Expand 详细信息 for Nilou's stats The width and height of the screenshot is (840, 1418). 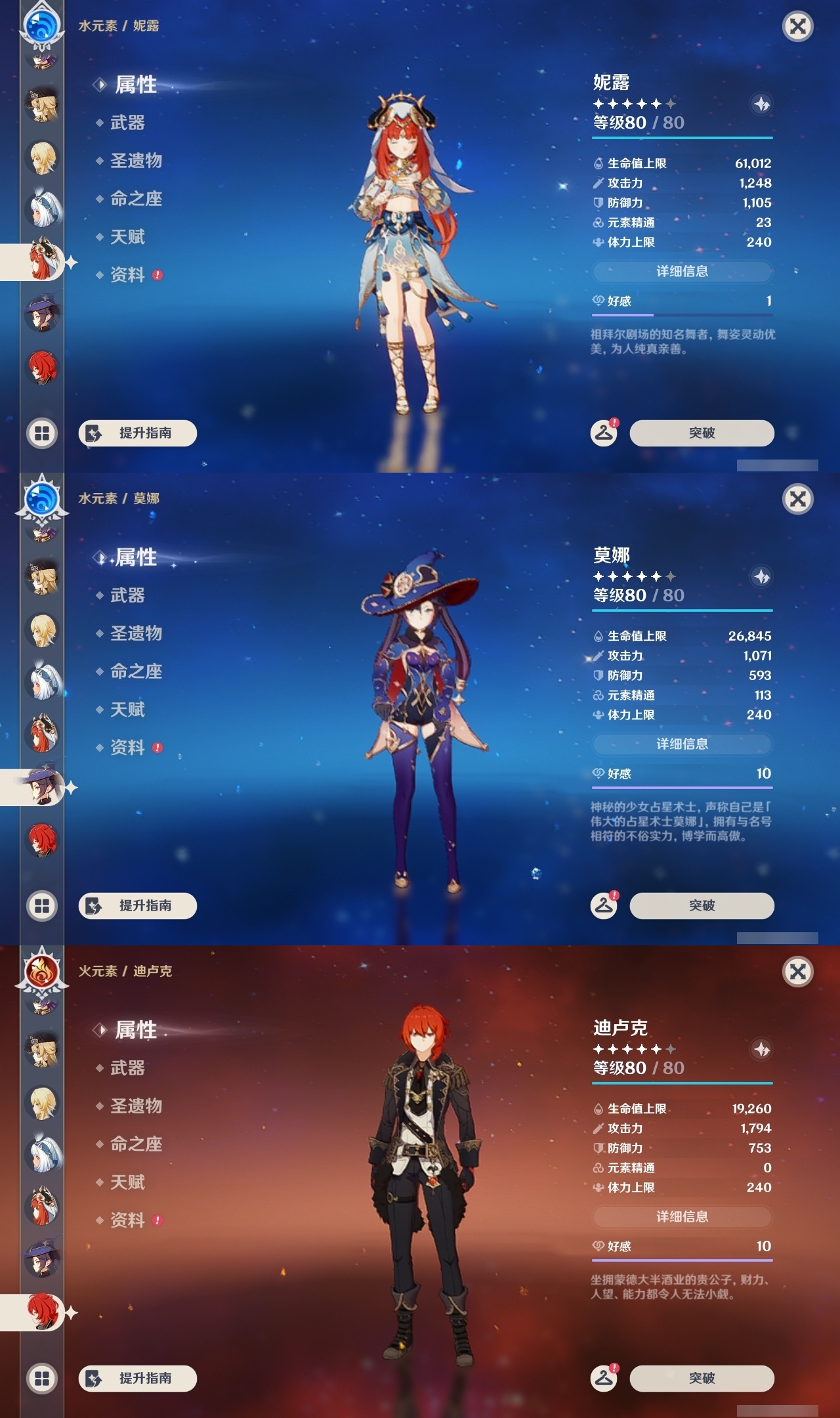point(682,271)
